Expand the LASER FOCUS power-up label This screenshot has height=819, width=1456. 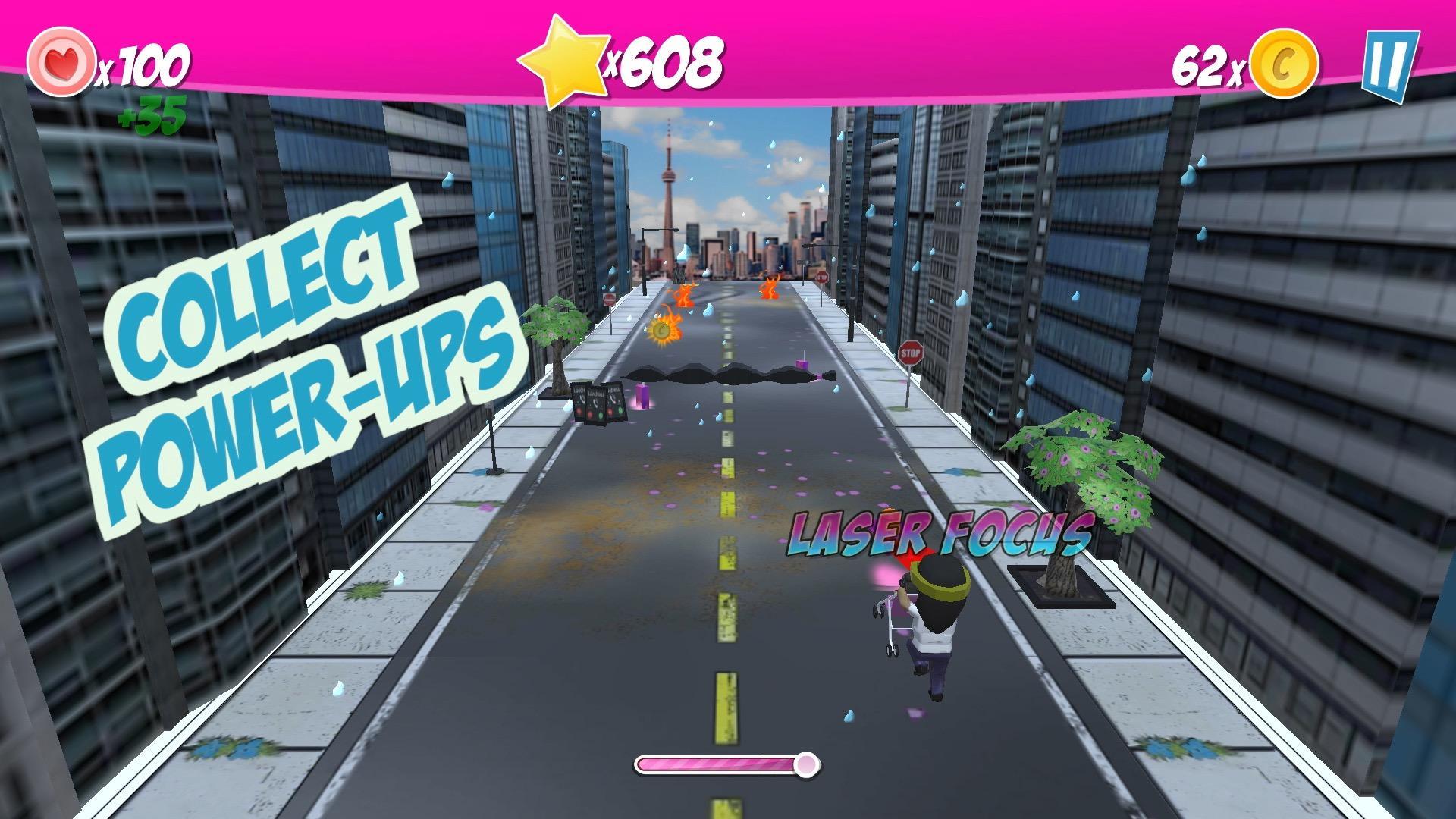point(940,534)
